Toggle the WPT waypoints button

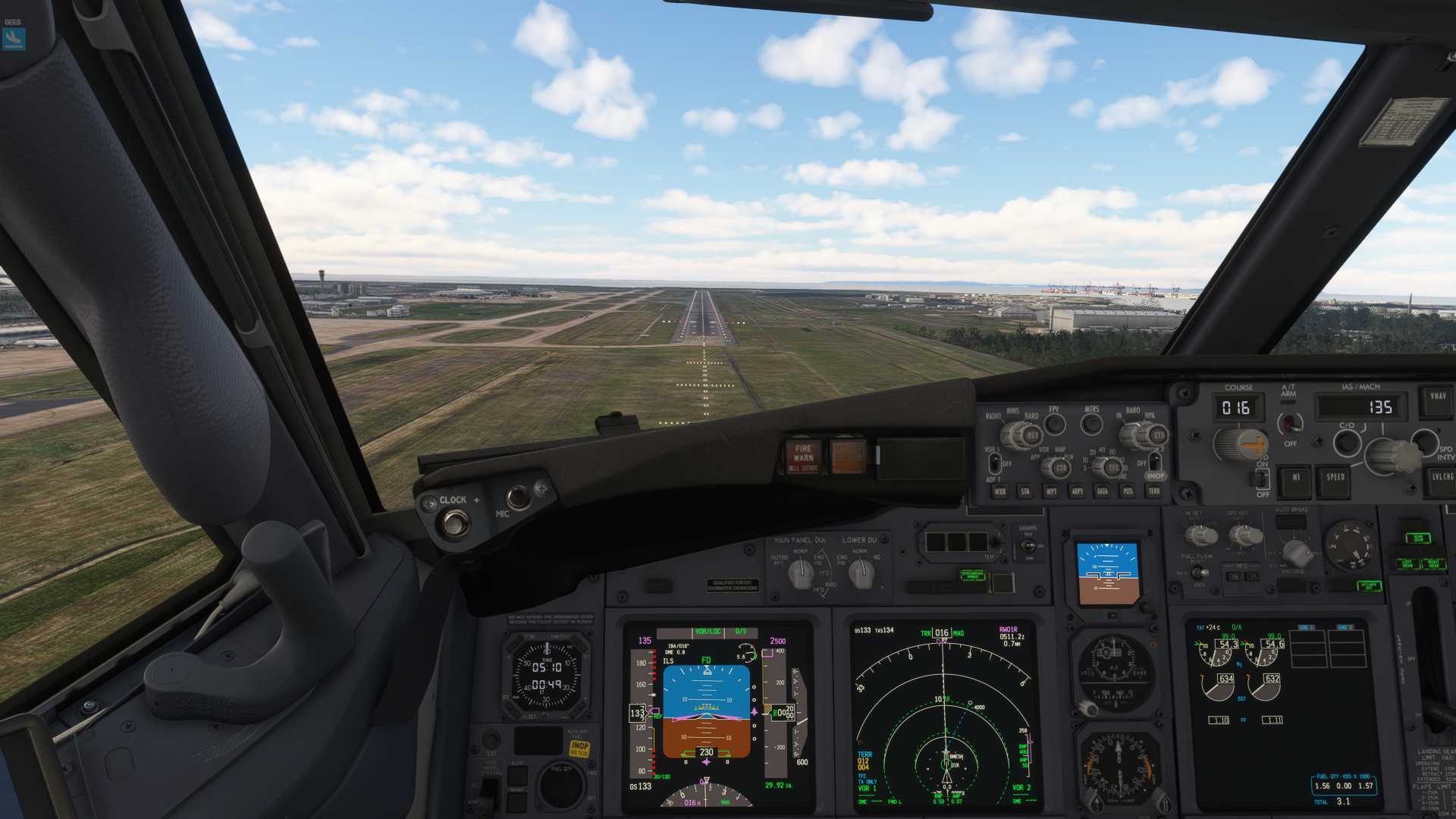1051,491
